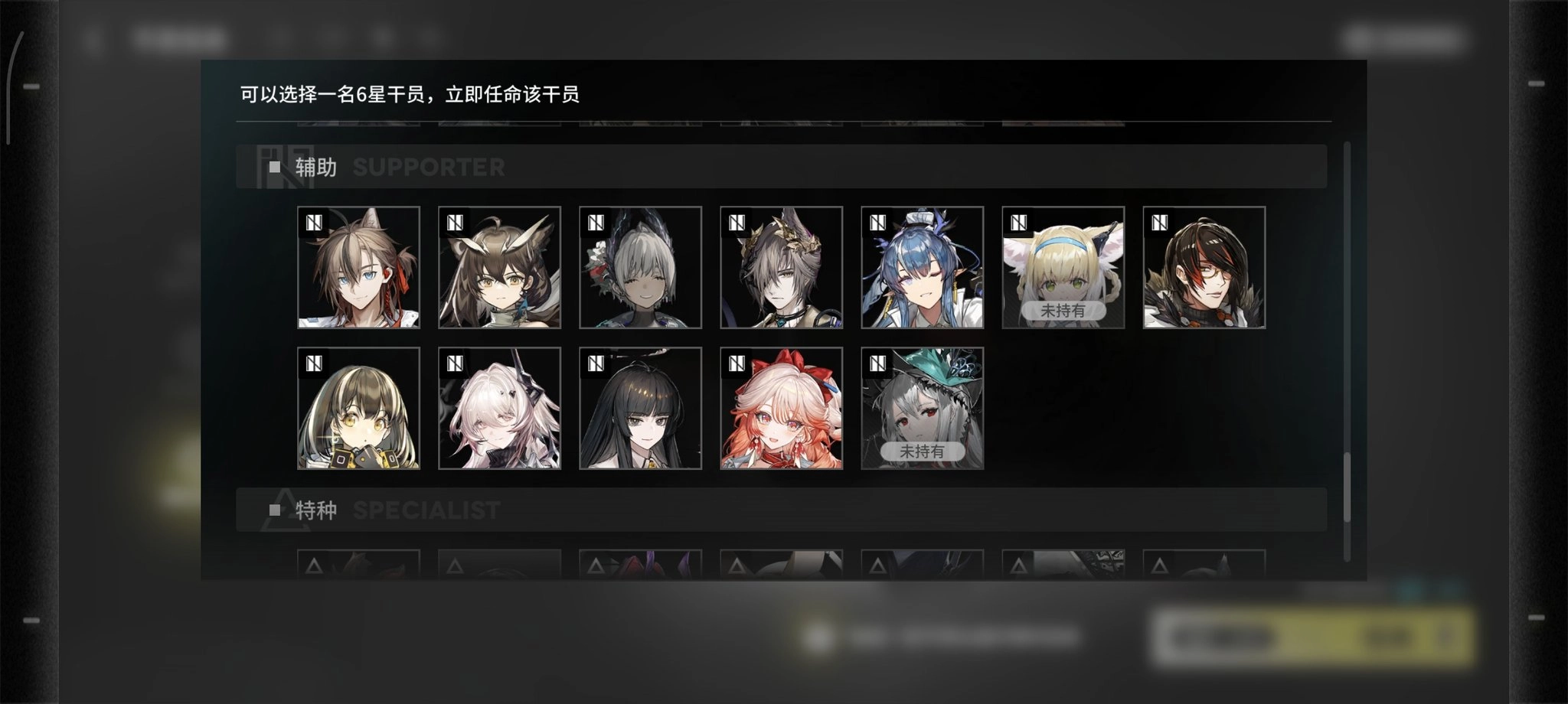Choose the operator with white feathered horns
The image size is (1568, 704).
pyautogui.click(x=499, y=267)
